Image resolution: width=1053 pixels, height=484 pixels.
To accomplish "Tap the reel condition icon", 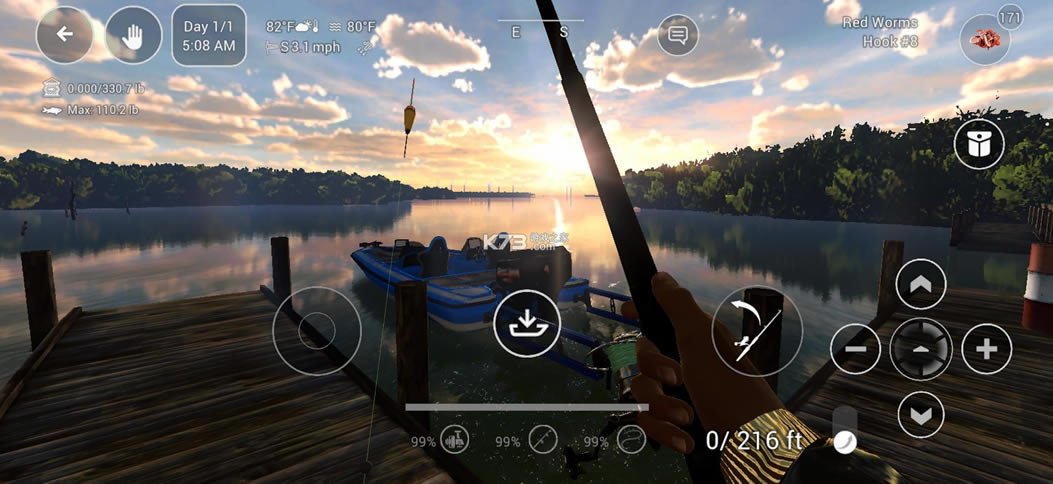I will [455, 439].
